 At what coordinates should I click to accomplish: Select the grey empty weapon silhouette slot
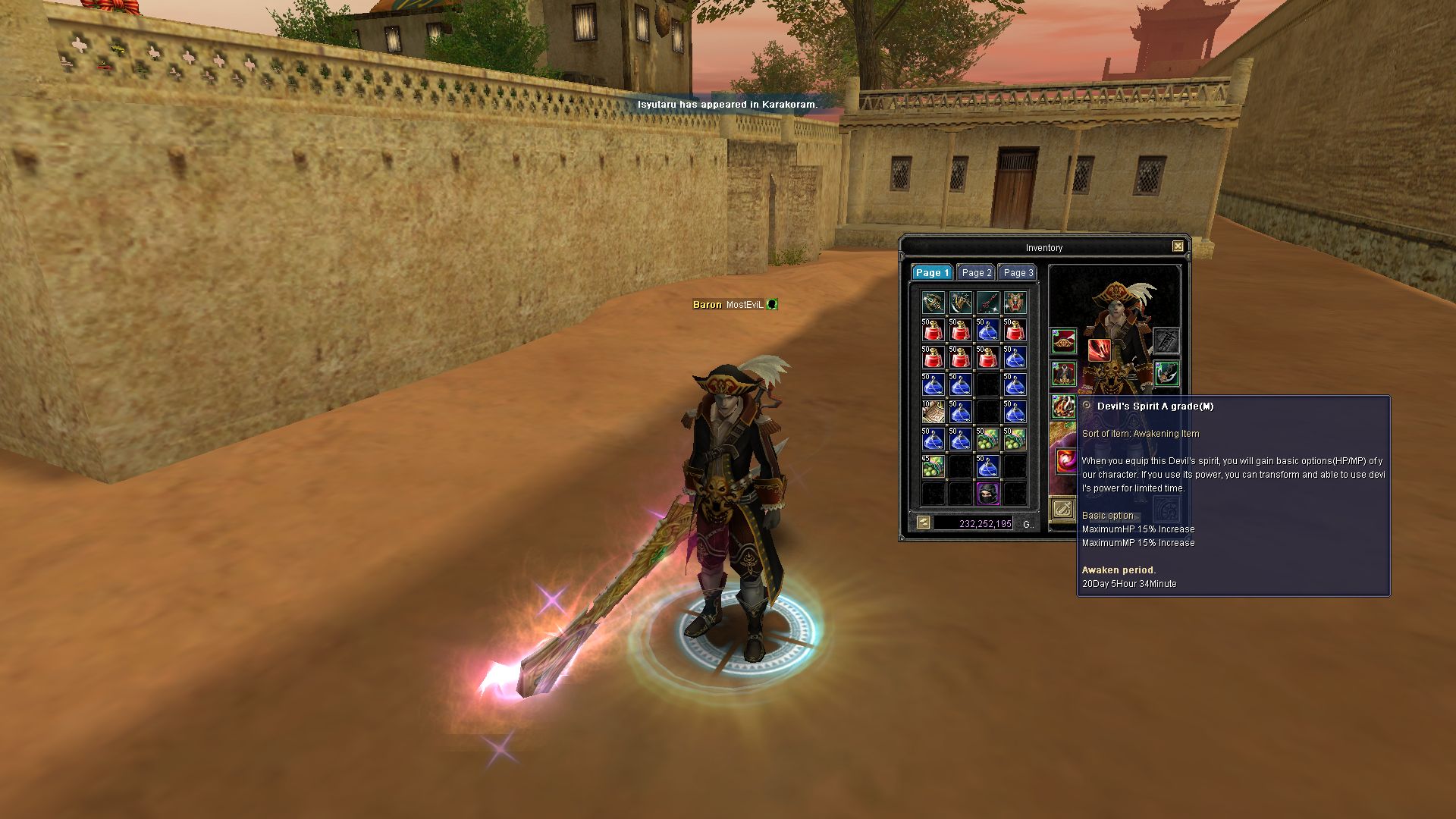click(1166, 342)
